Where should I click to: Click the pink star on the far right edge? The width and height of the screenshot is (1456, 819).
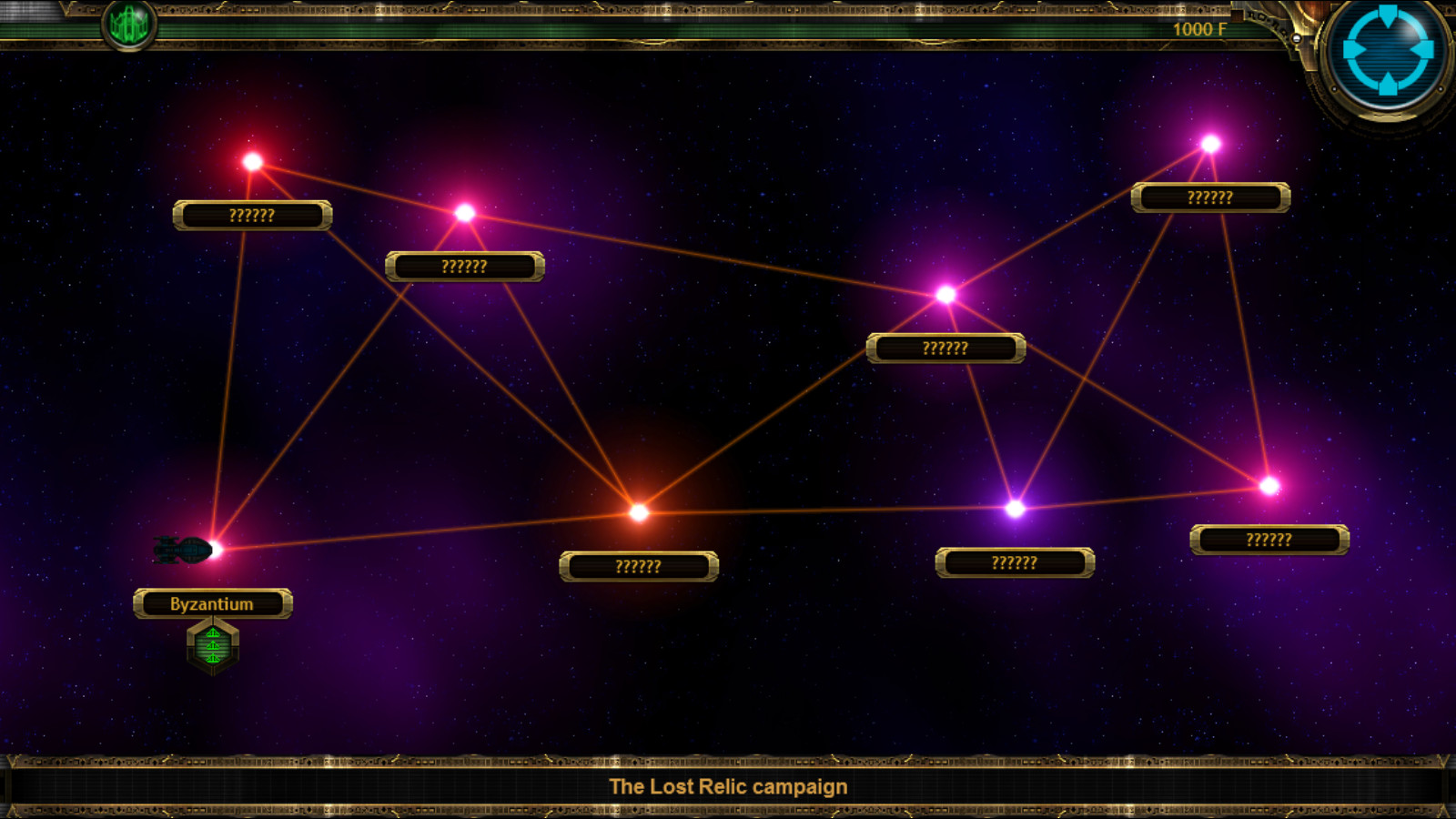click(1267, 485)
